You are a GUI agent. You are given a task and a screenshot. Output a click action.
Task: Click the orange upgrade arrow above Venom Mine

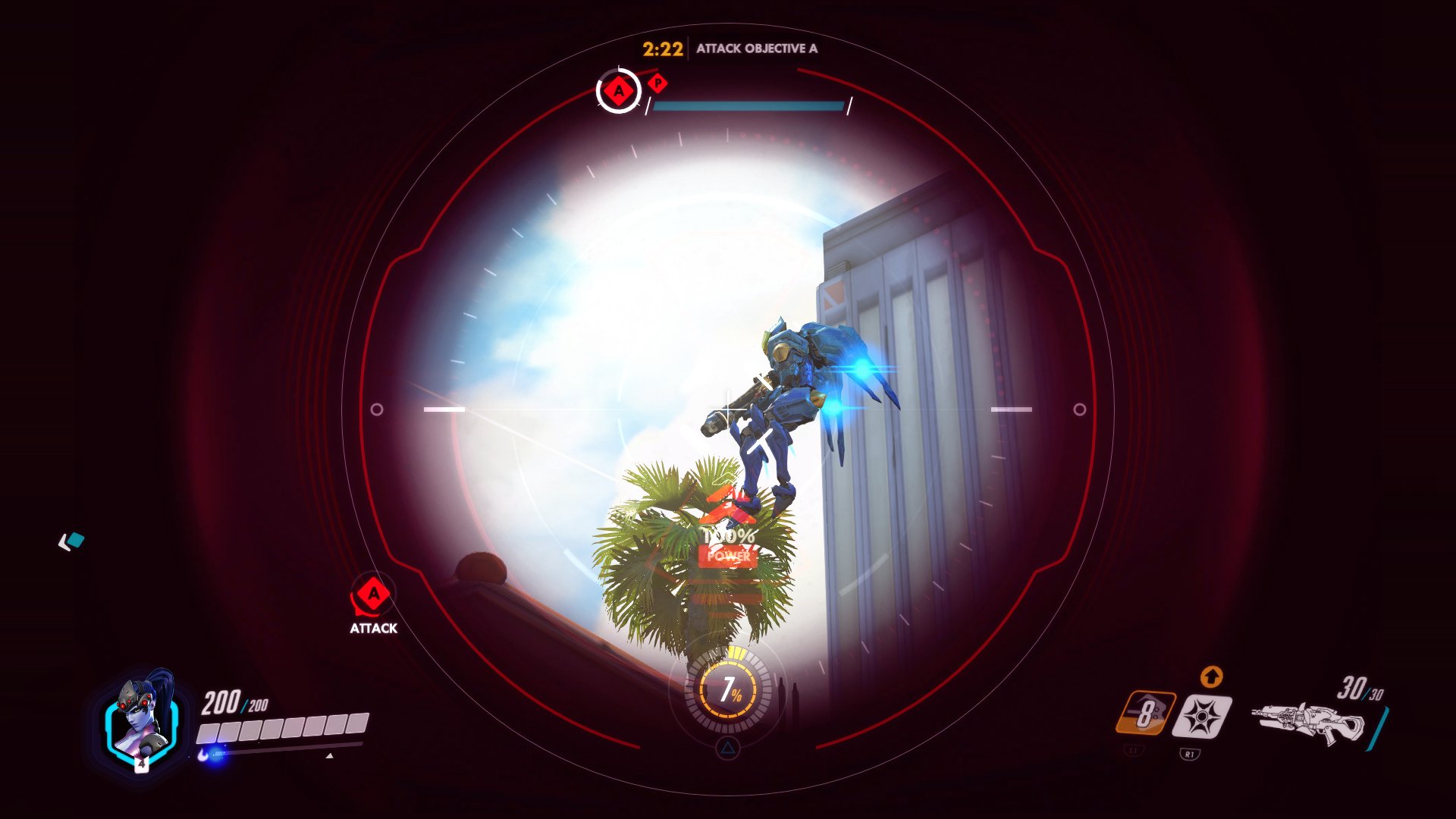pyautogui.click(x=1213, y=676)
